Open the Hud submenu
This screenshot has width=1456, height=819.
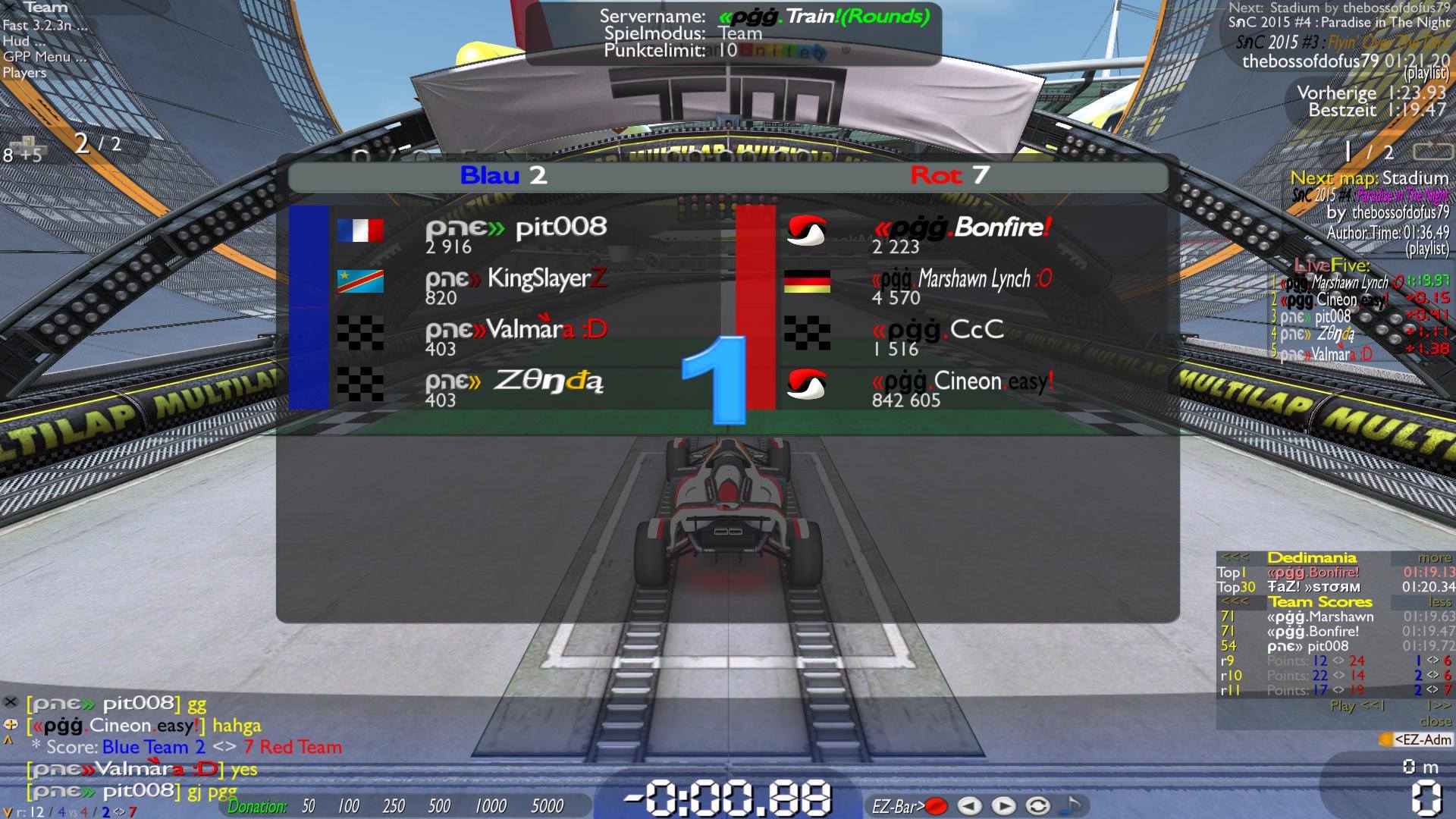pos(17,41)
